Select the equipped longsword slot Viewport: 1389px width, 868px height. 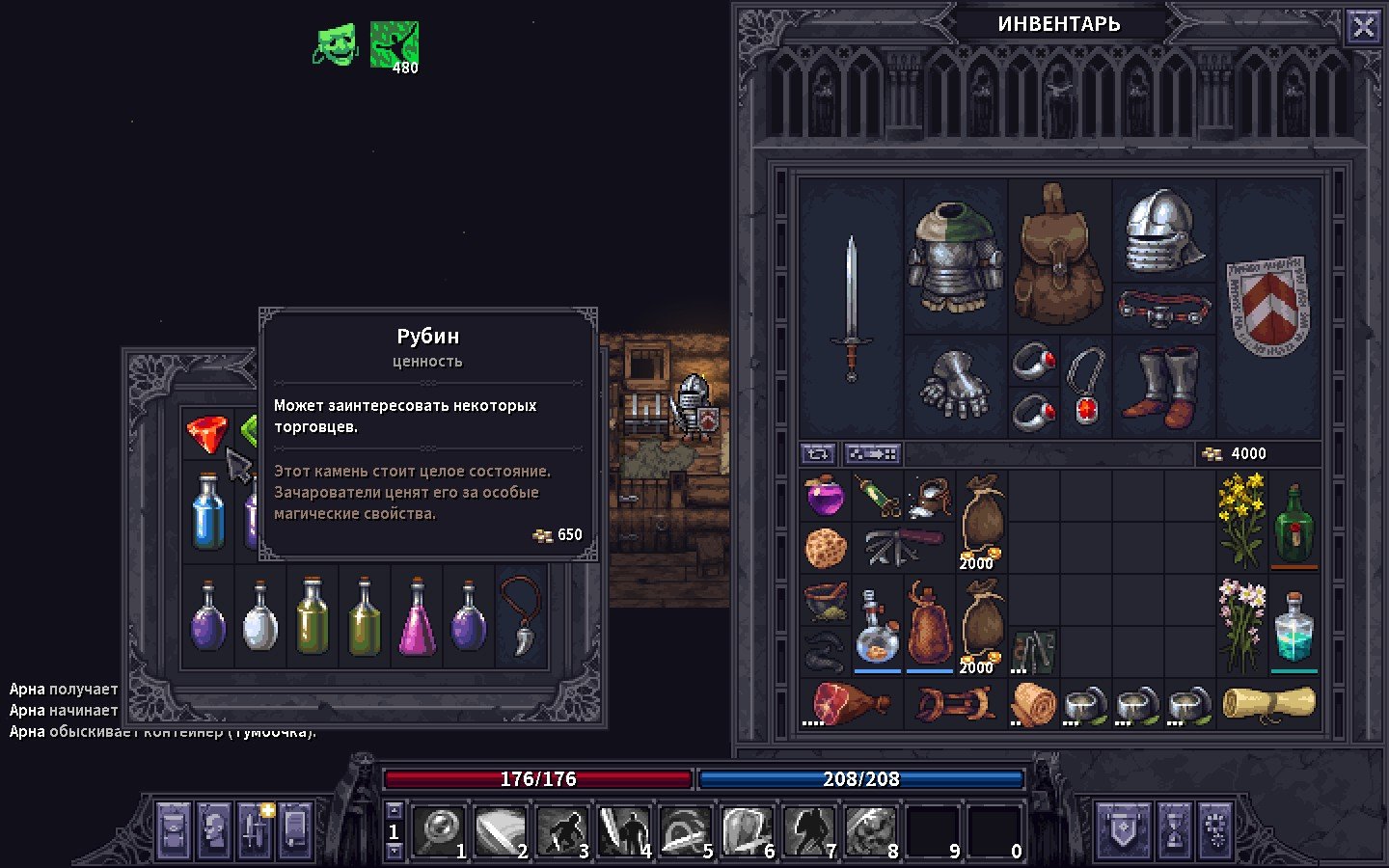coord(851,309)
